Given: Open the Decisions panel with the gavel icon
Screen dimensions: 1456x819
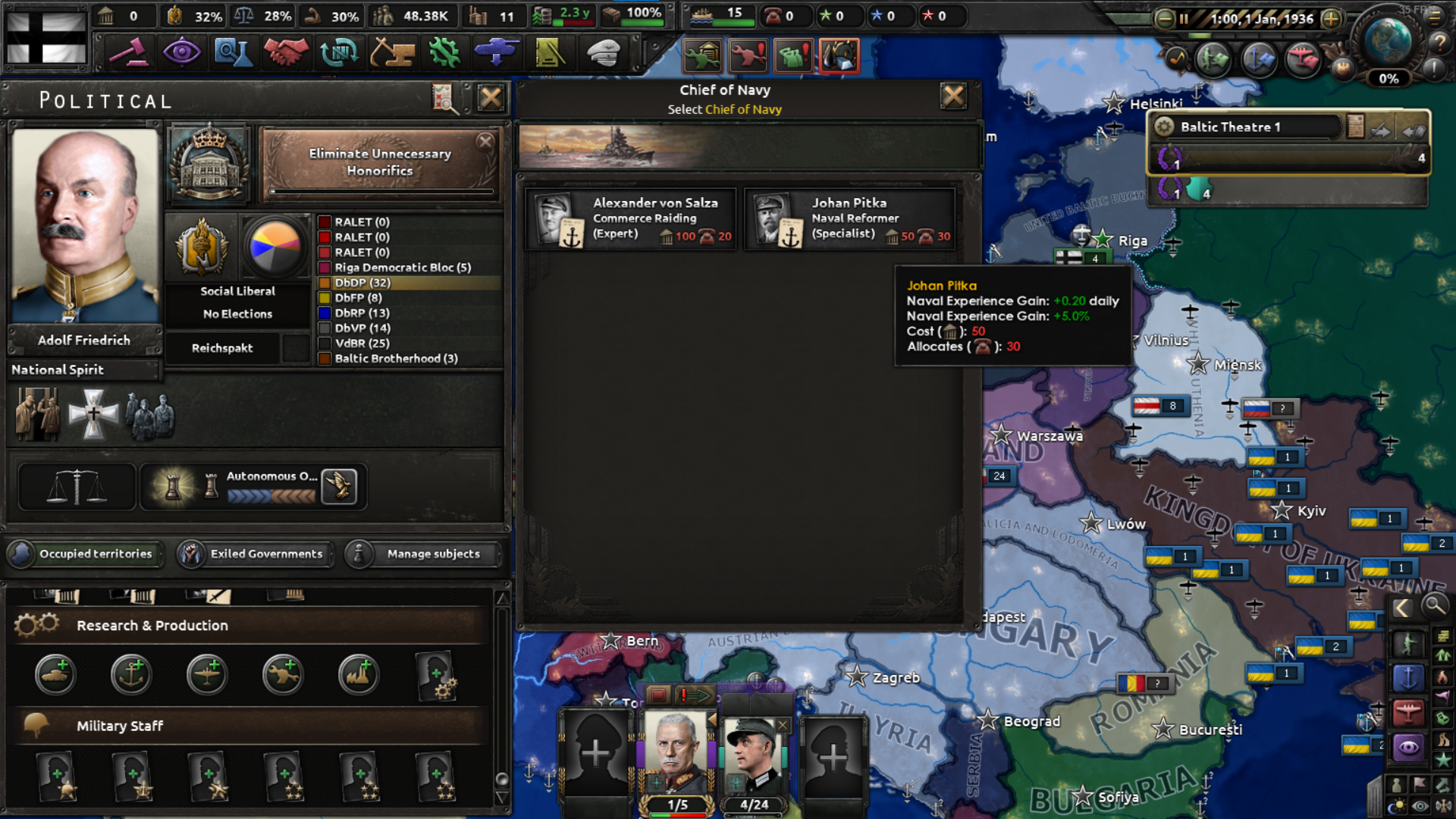Looking at the screenshot, I should [130, 51].
